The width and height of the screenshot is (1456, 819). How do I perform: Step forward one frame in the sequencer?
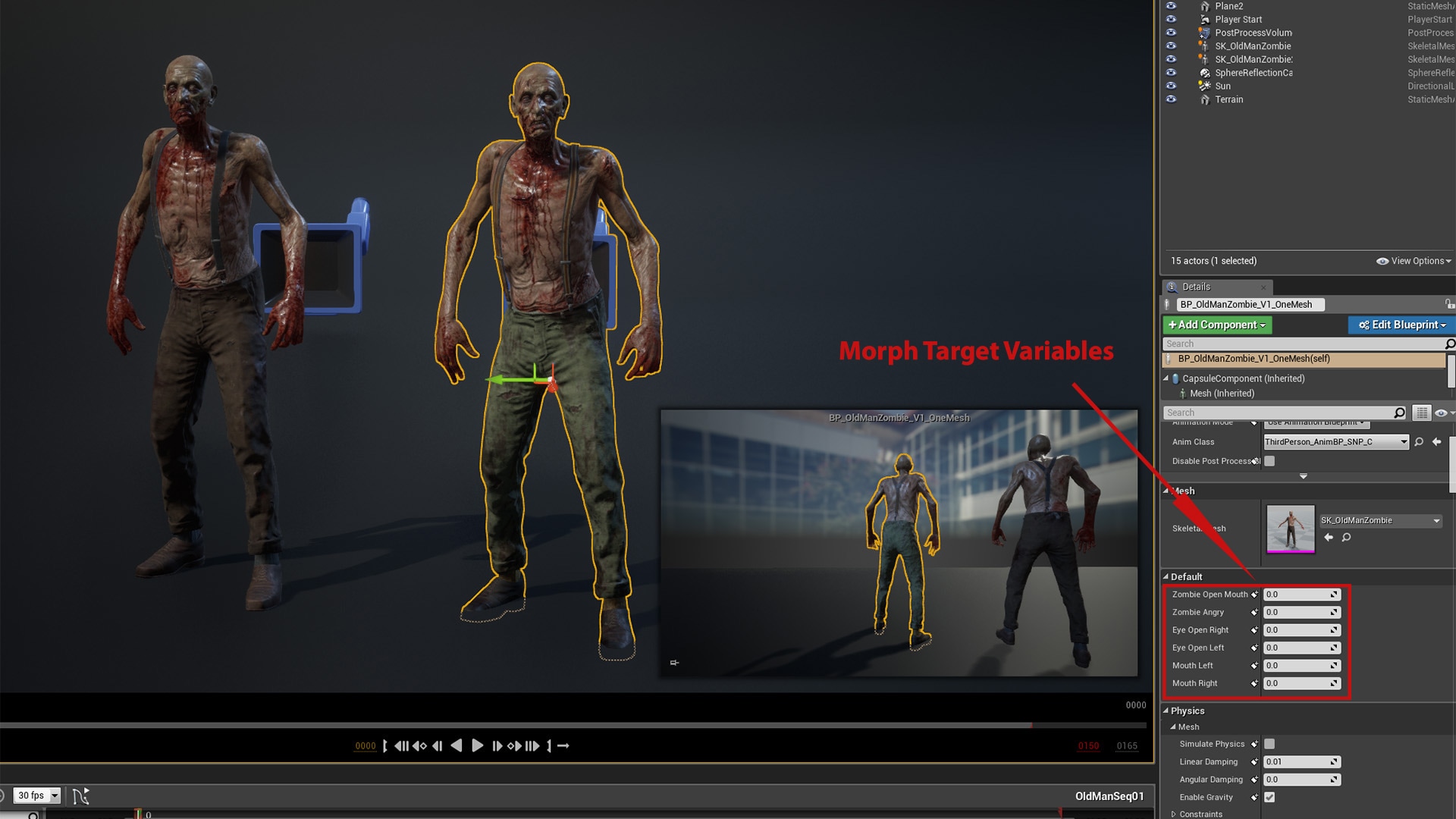click(x=497, y=745)
